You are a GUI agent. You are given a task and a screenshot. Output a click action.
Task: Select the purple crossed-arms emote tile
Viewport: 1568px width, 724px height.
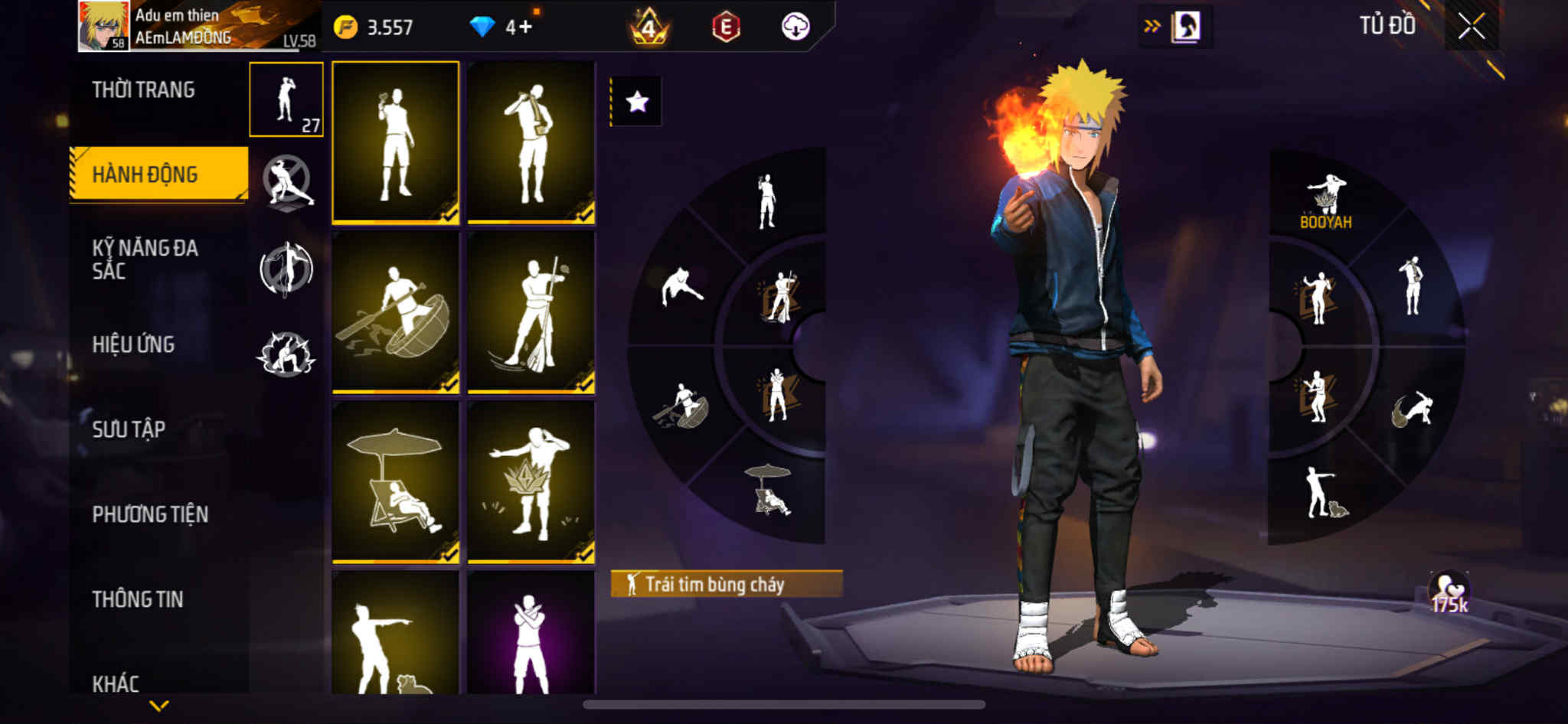tap(531, 635)
